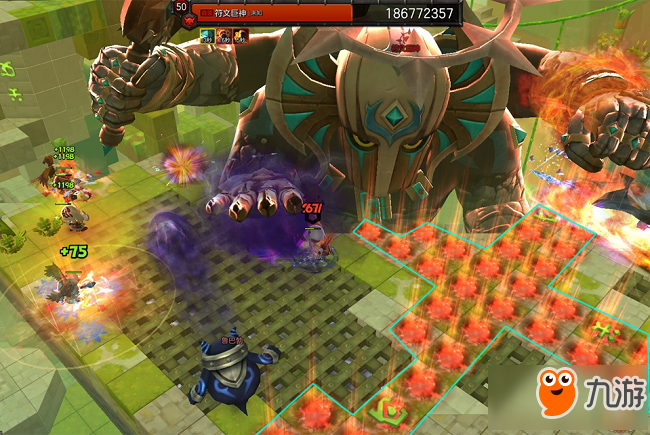The height and width of the screenshot is (435, 650).
Task: Select the teal status effect icon
Action: click(208, 36)
